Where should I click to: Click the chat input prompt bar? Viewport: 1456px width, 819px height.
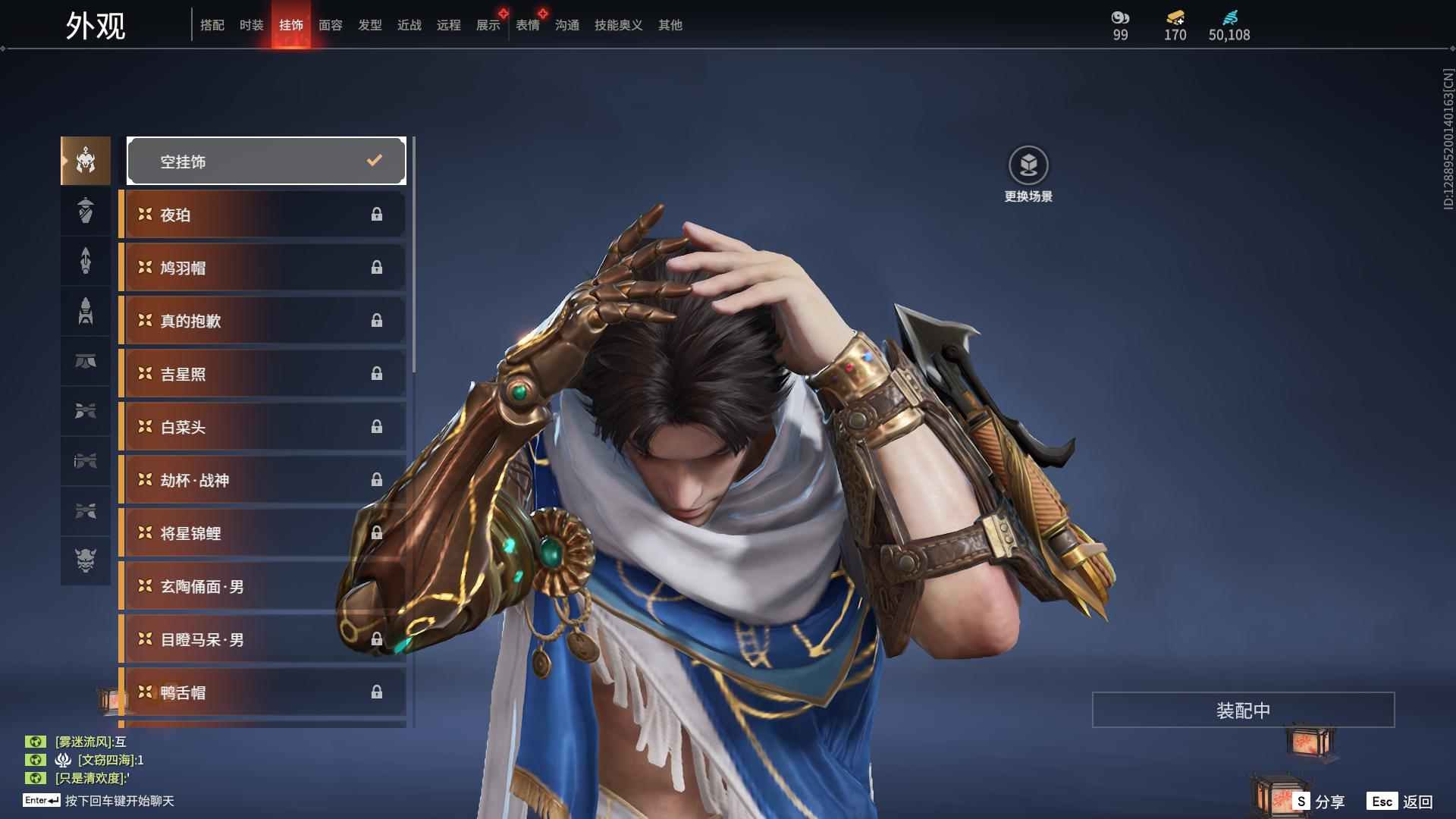pyautogui.click(x=119, y=801)
